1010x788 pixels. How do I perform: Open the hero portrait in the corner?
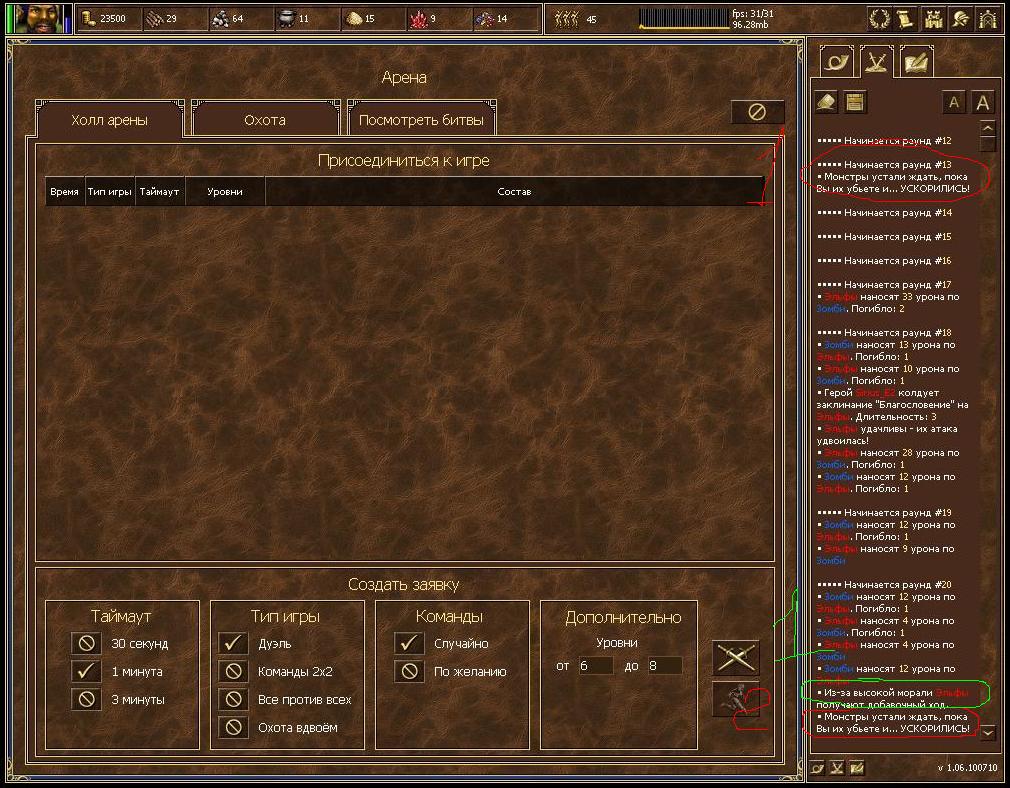[40, 18]
